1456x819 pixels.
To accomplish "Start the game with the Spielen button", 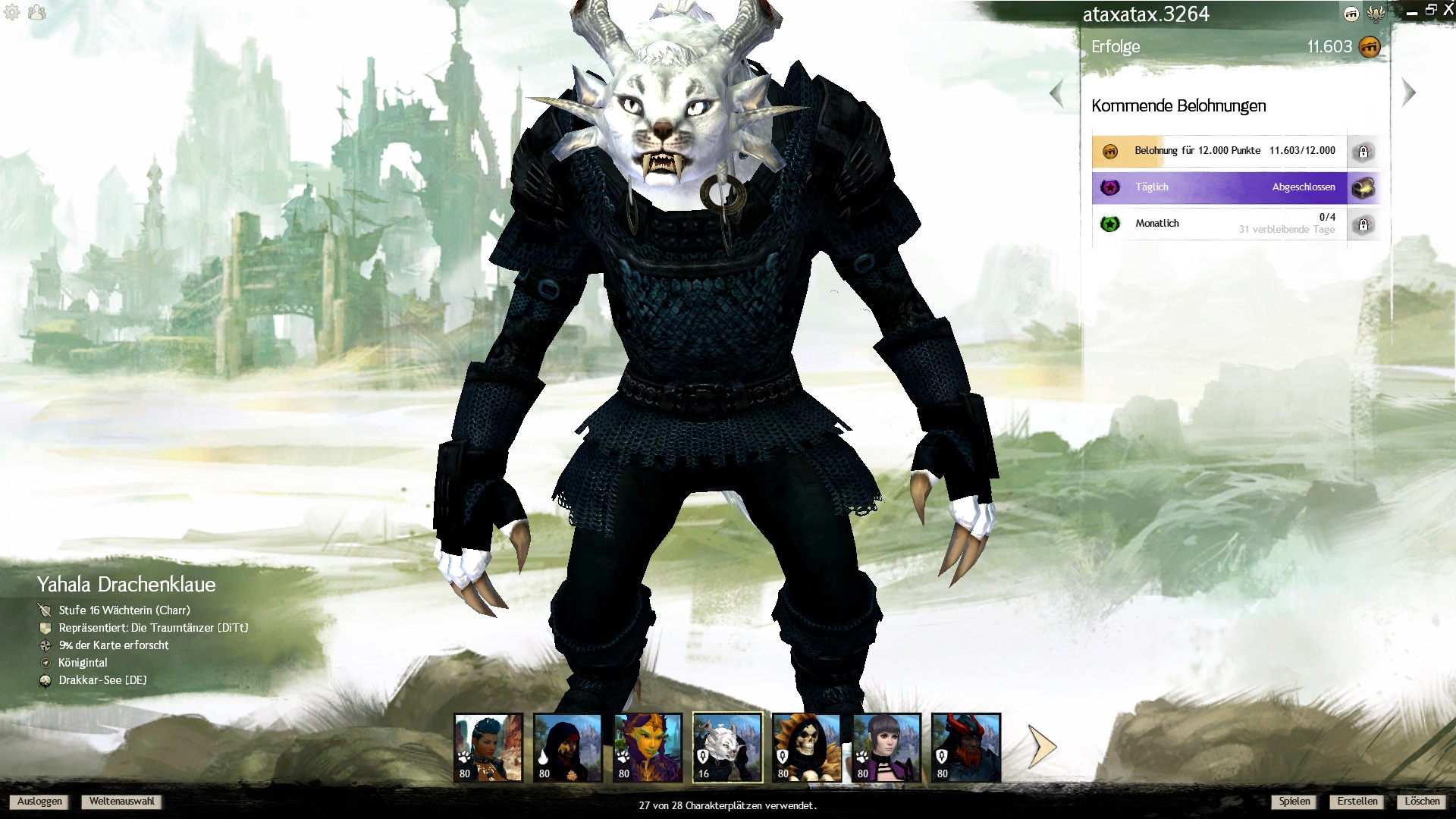I will [x=1294, y=802].
